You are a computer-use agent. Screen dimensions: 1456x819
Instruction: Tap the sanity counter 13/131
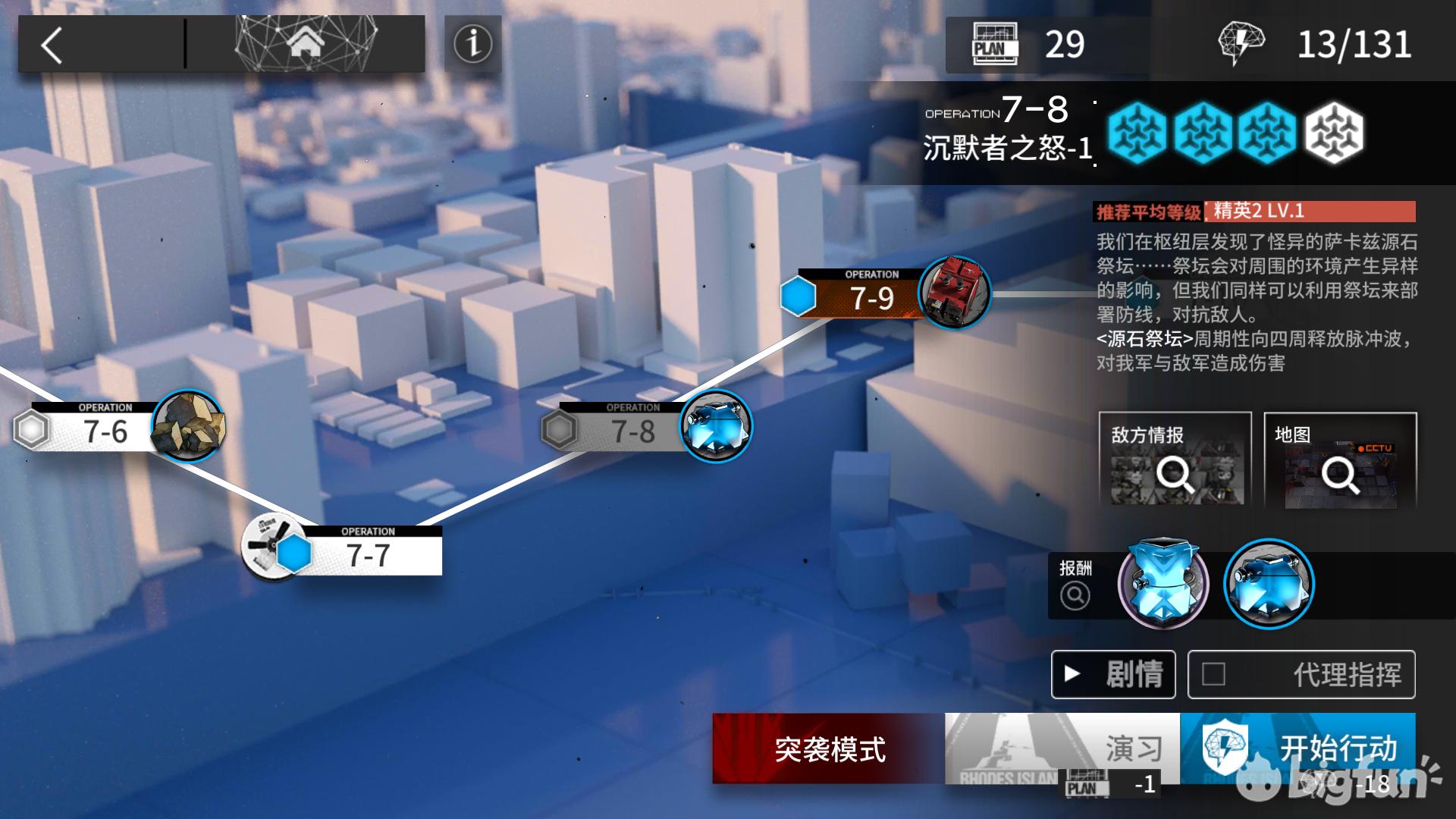click(x=1354, y=45)
